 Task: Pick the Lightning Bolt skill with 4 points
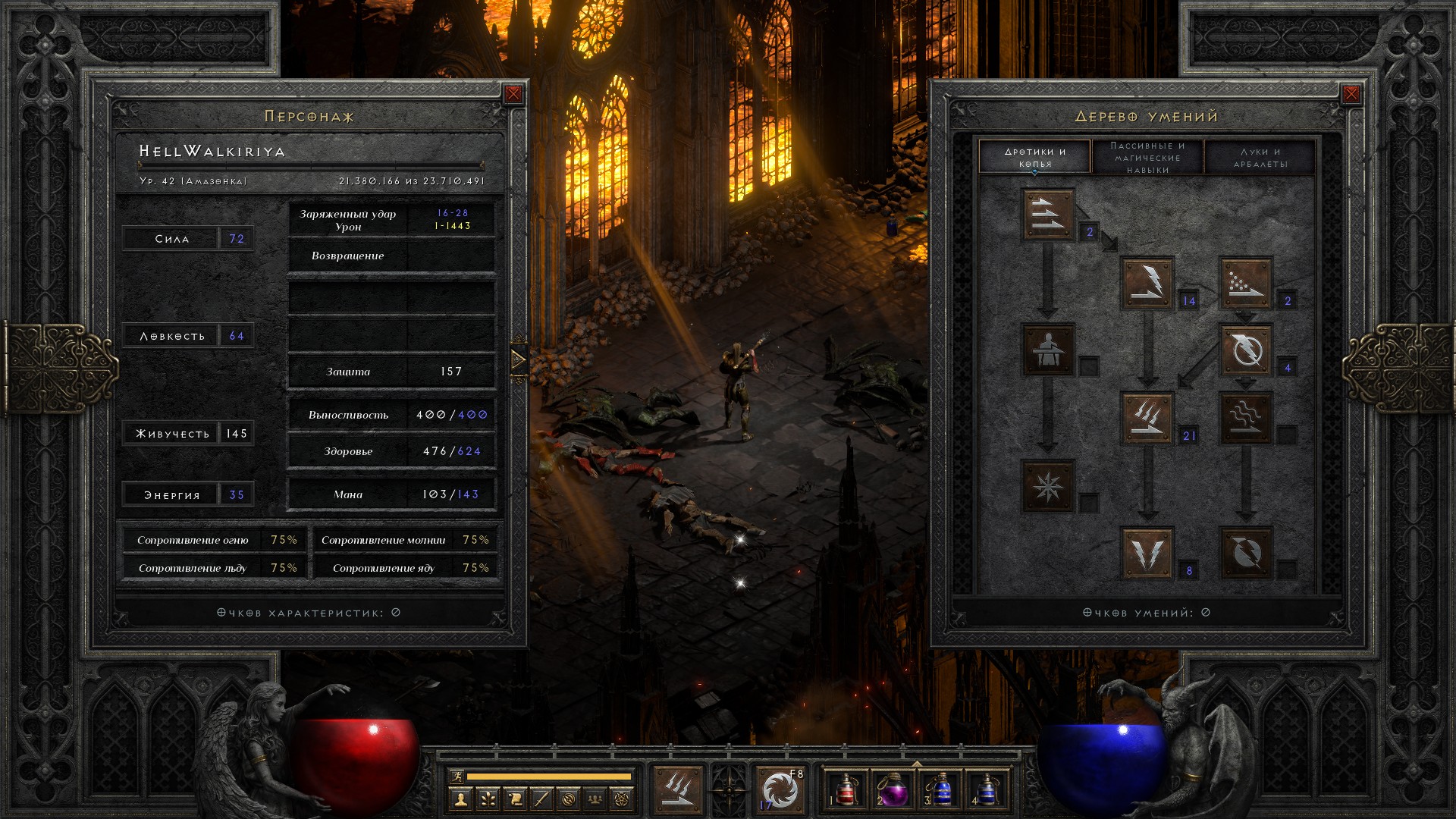point(1245,350)
